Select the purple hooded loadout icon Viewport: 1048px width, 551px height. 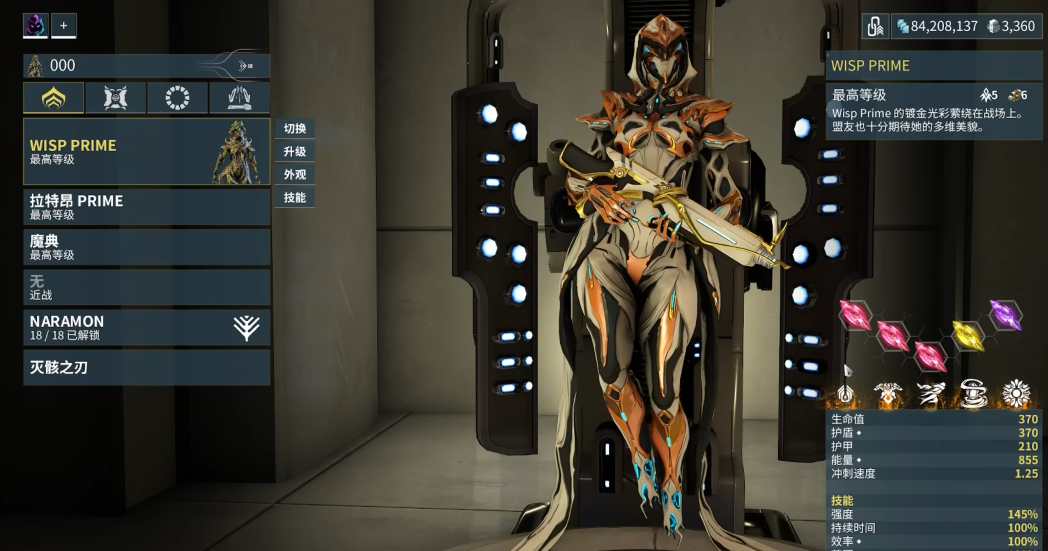click(35, 25)
